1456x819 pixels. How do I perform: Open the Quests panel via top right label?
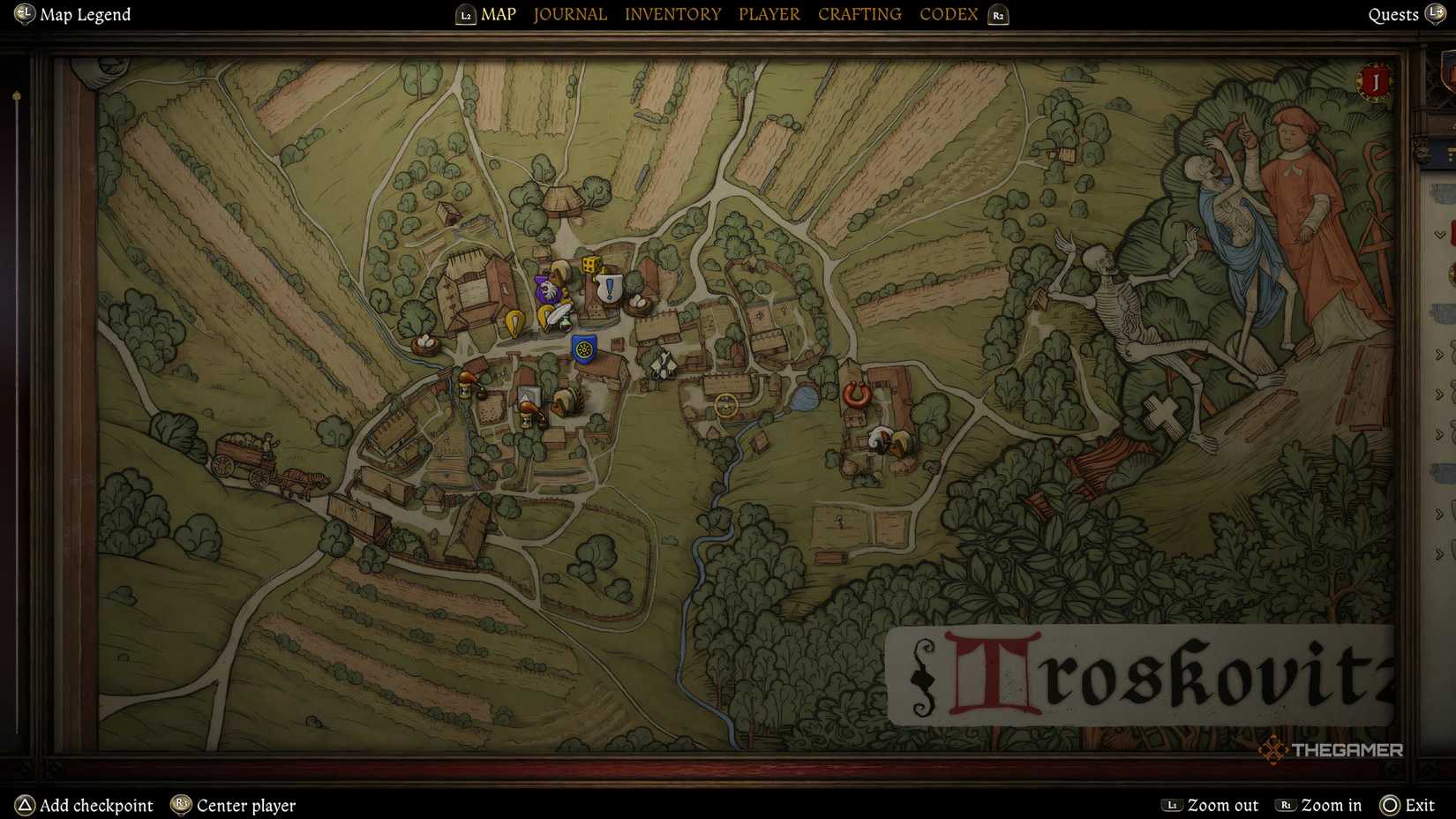[x=1393, y=14]
